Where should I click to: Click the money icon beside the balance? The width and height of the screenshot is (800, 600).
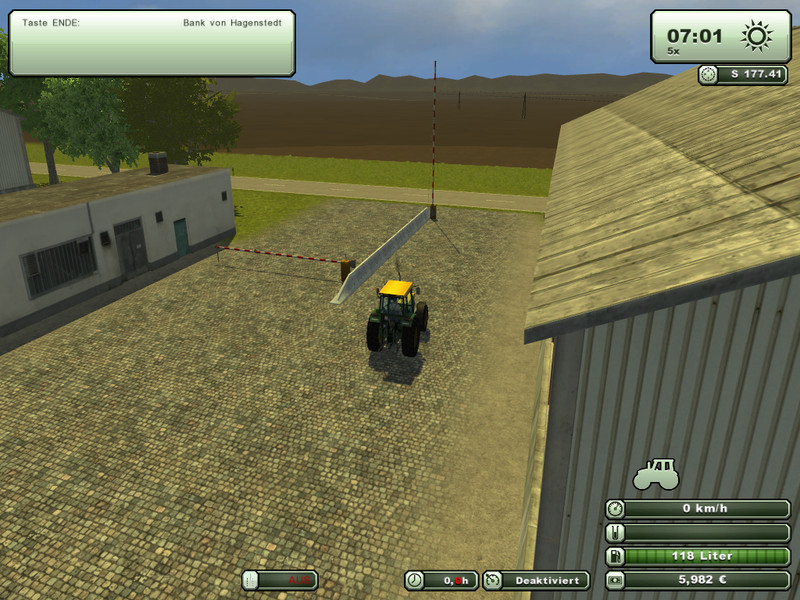pyautogui.click(x=616, y=579)
